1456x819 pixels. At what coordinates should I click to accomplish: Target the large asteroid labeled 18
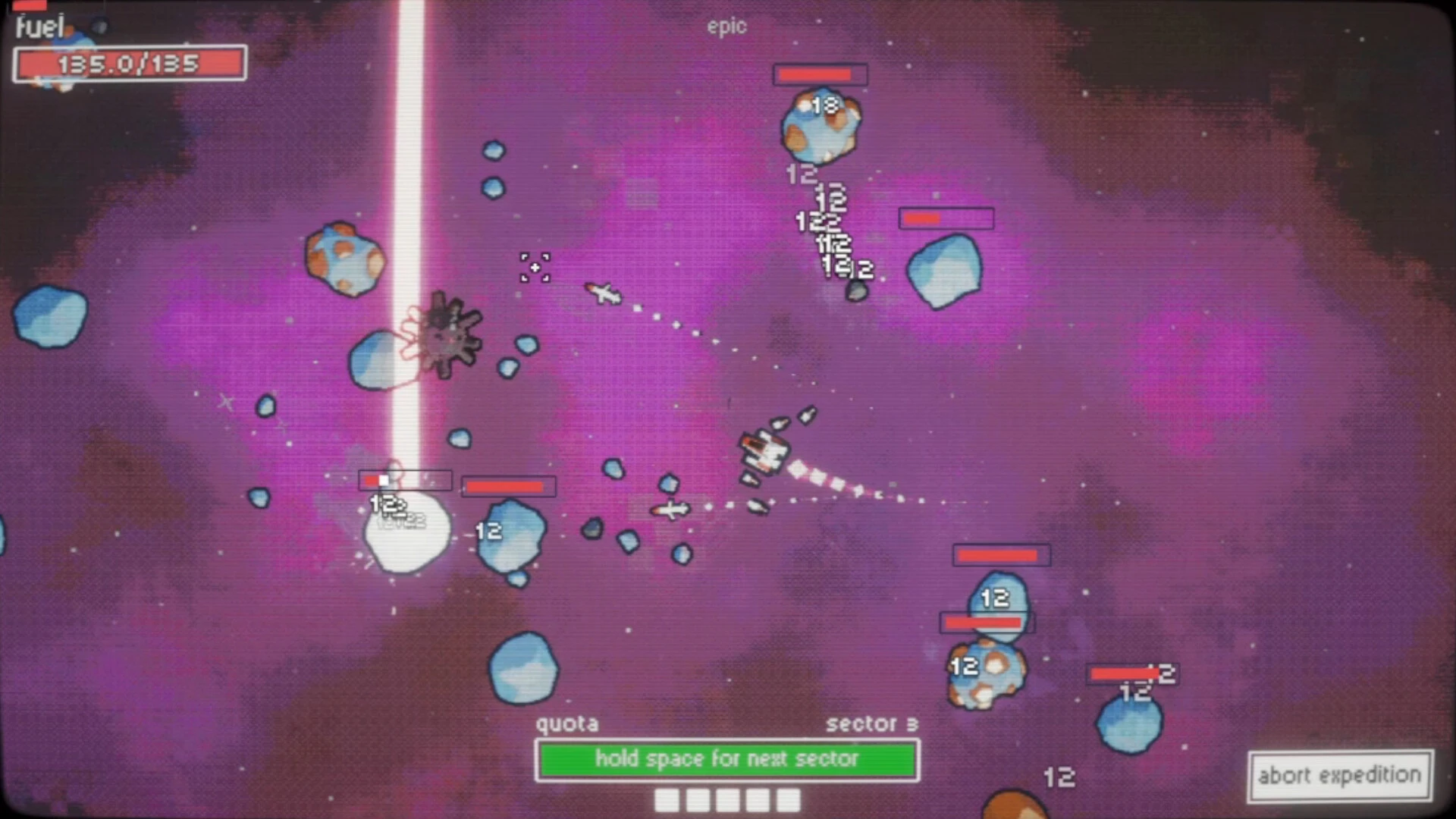point(819,125)
